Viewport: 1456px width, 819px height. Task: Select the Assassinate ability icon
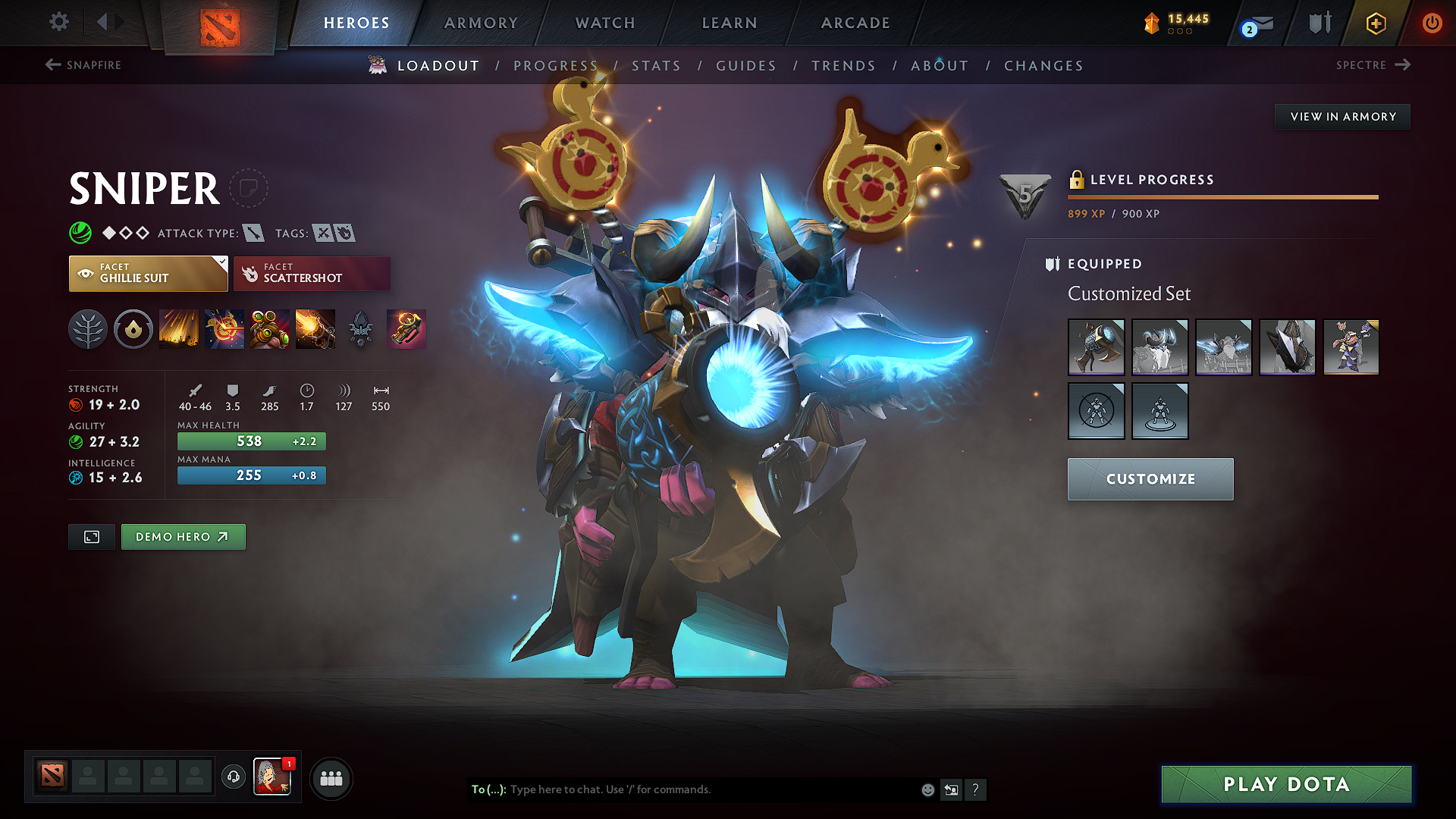314,328
